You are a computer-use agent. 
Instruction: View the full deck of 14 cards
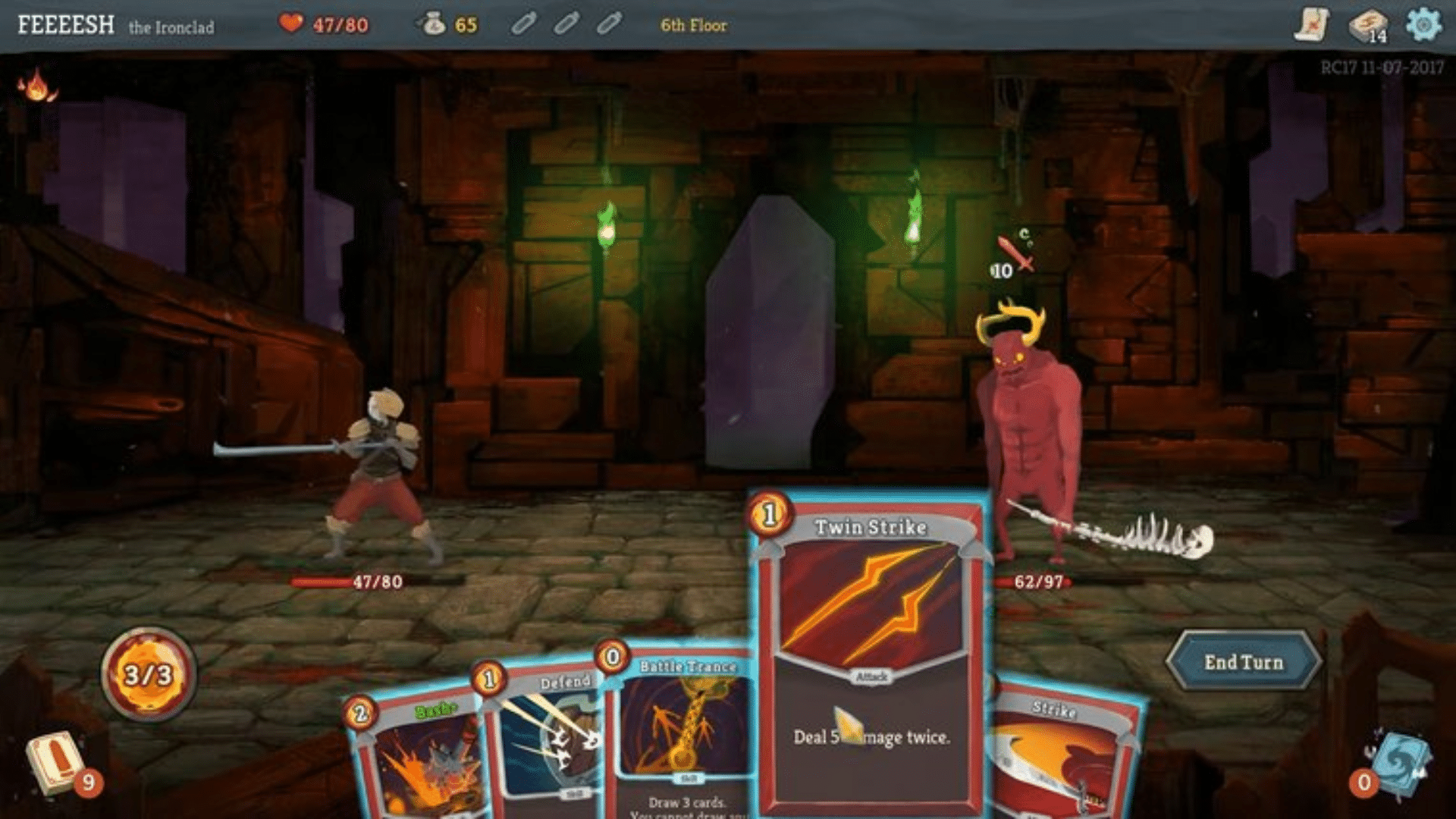[x=1367, y=25]
